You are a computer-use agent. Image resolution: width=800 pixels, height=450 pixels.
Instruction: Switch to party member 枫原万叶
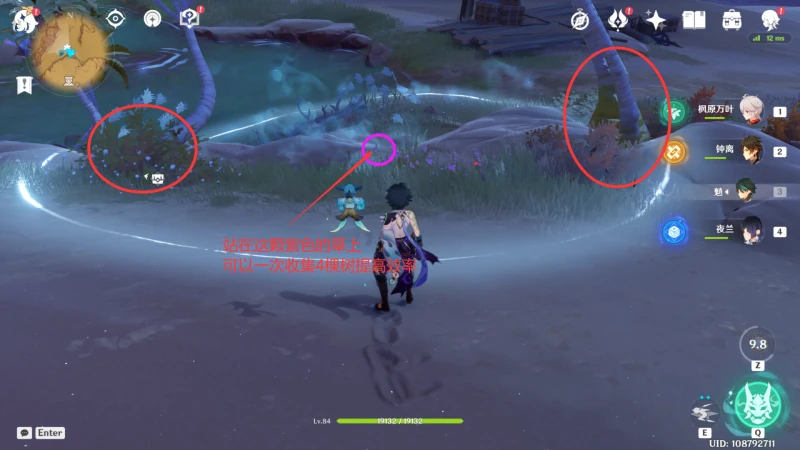tap(752, 113)
